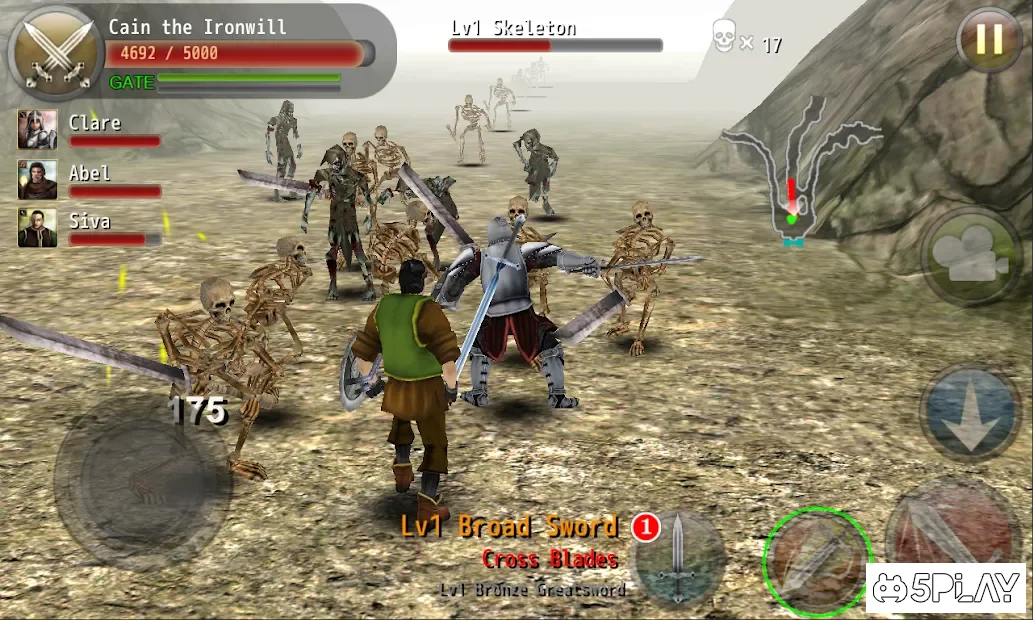Use the green-ringed sword attack button

pos(817,561)
